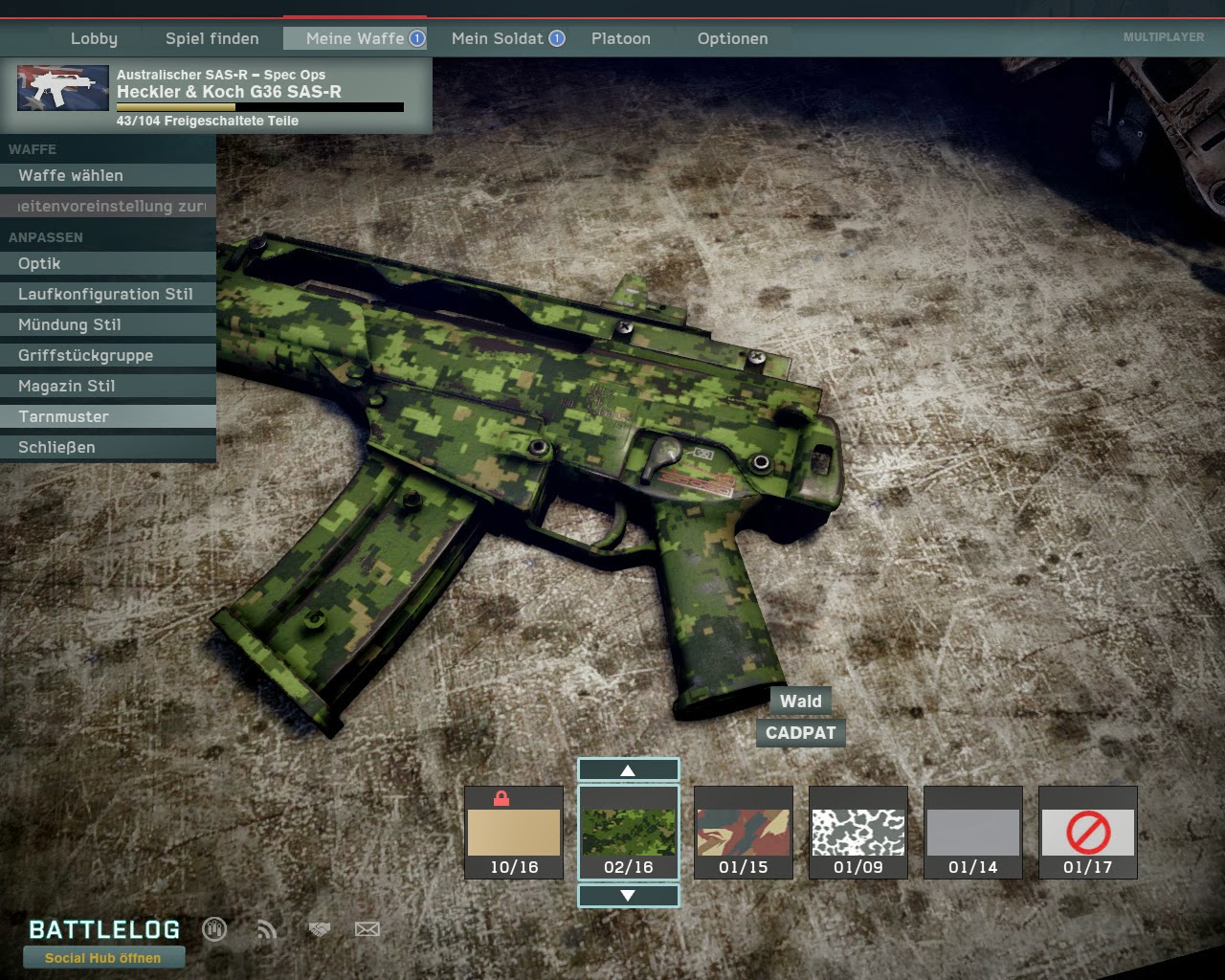Pick the black-and-white snow camo swatch
Screen dimensions: 1225x980
point(858,832)
